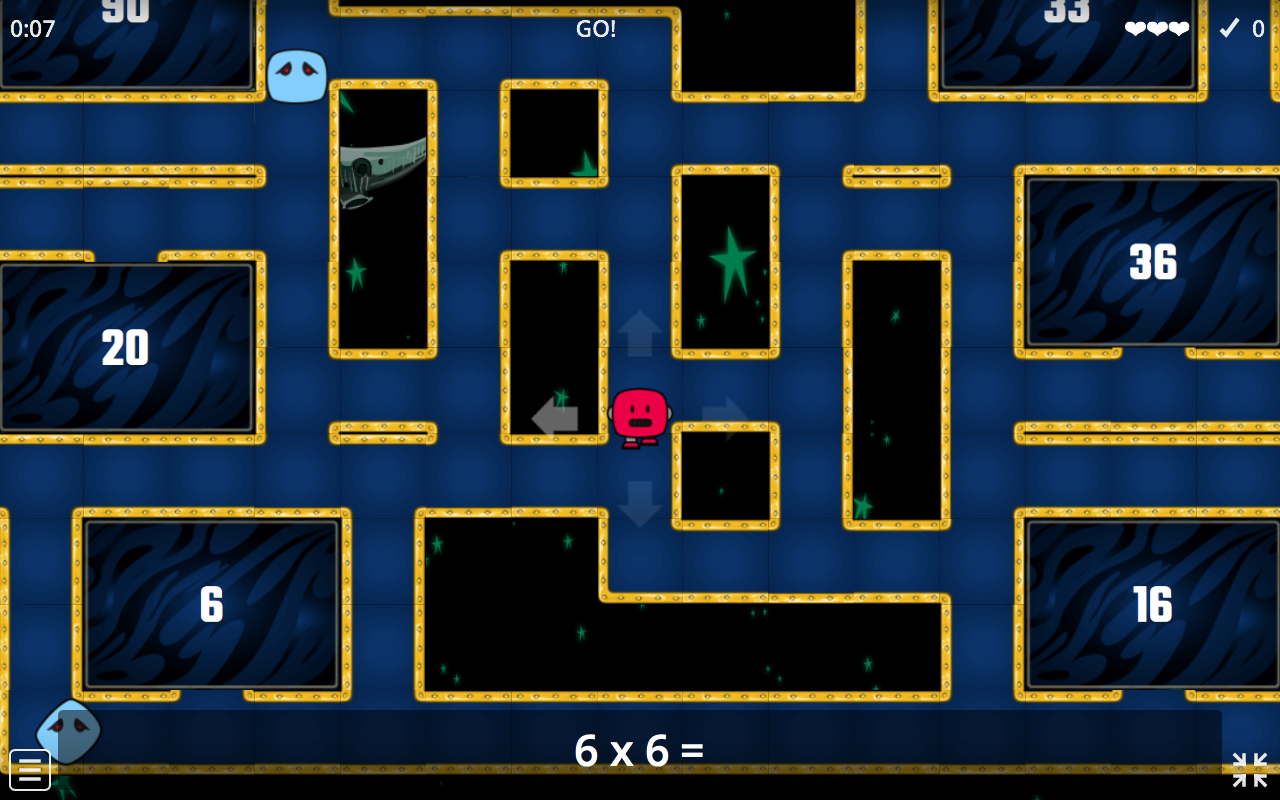Move right using the right arrow
The width and height of the screenshot is (1280, 800).
click(x=725, y=417)
